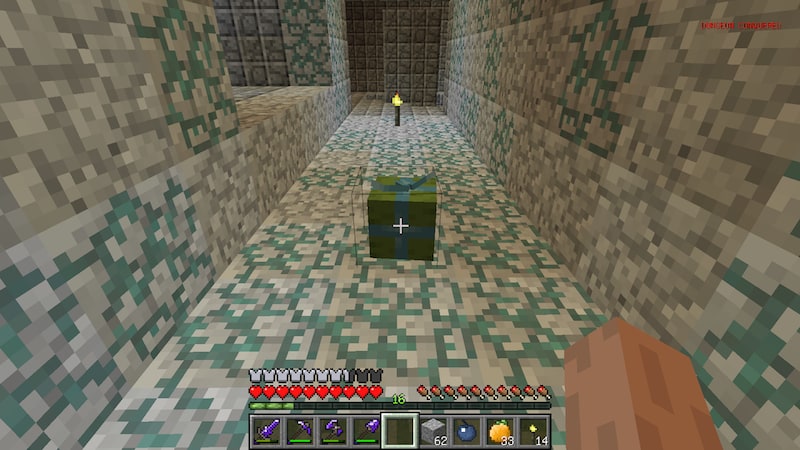
Task: Choose the enchanted axe in the hotbar
Action: click(331, 430)
